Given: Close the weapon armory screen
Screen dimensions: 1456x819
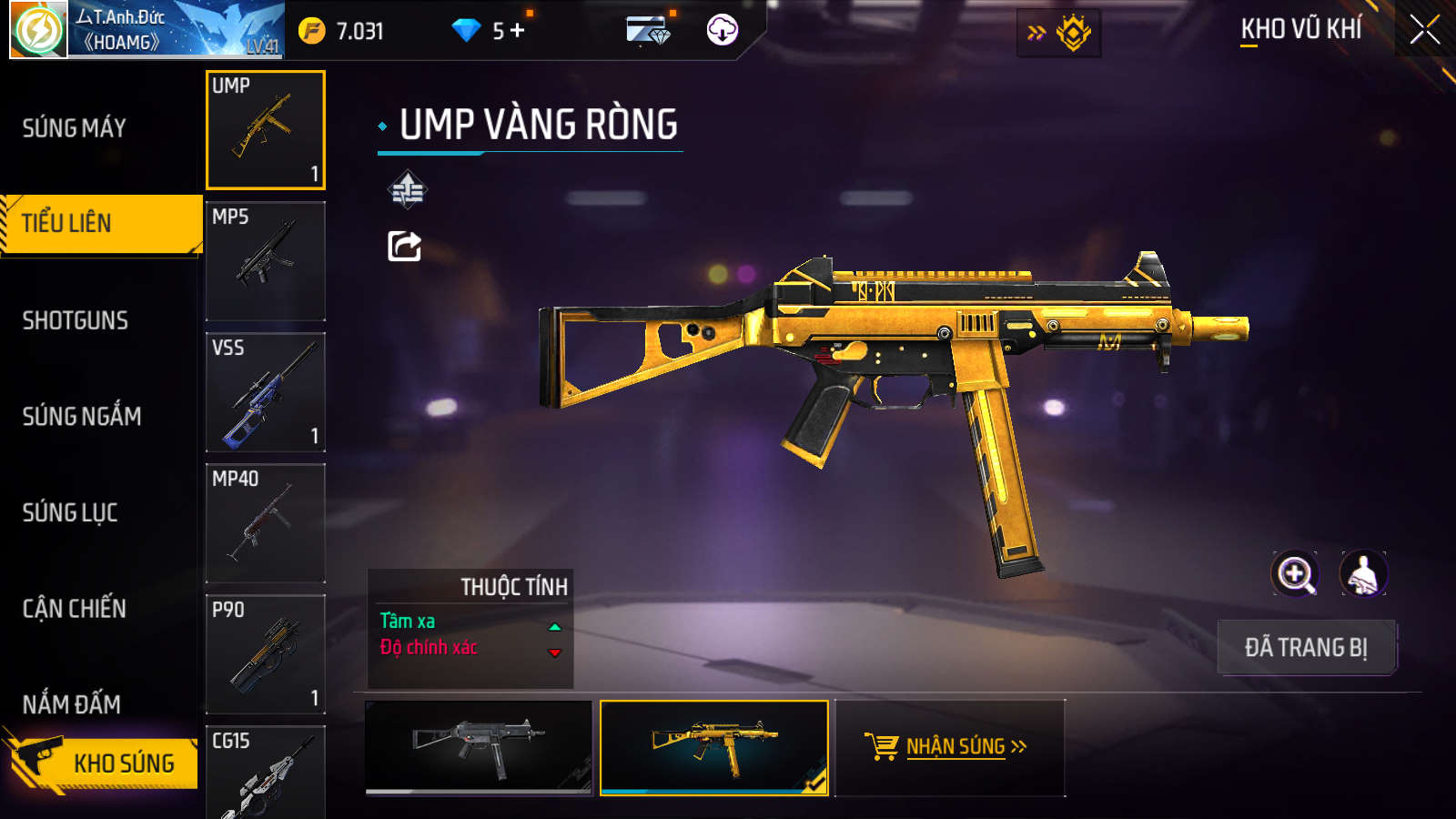Looking at the screenshot, I should click(x=1424, y=30).
